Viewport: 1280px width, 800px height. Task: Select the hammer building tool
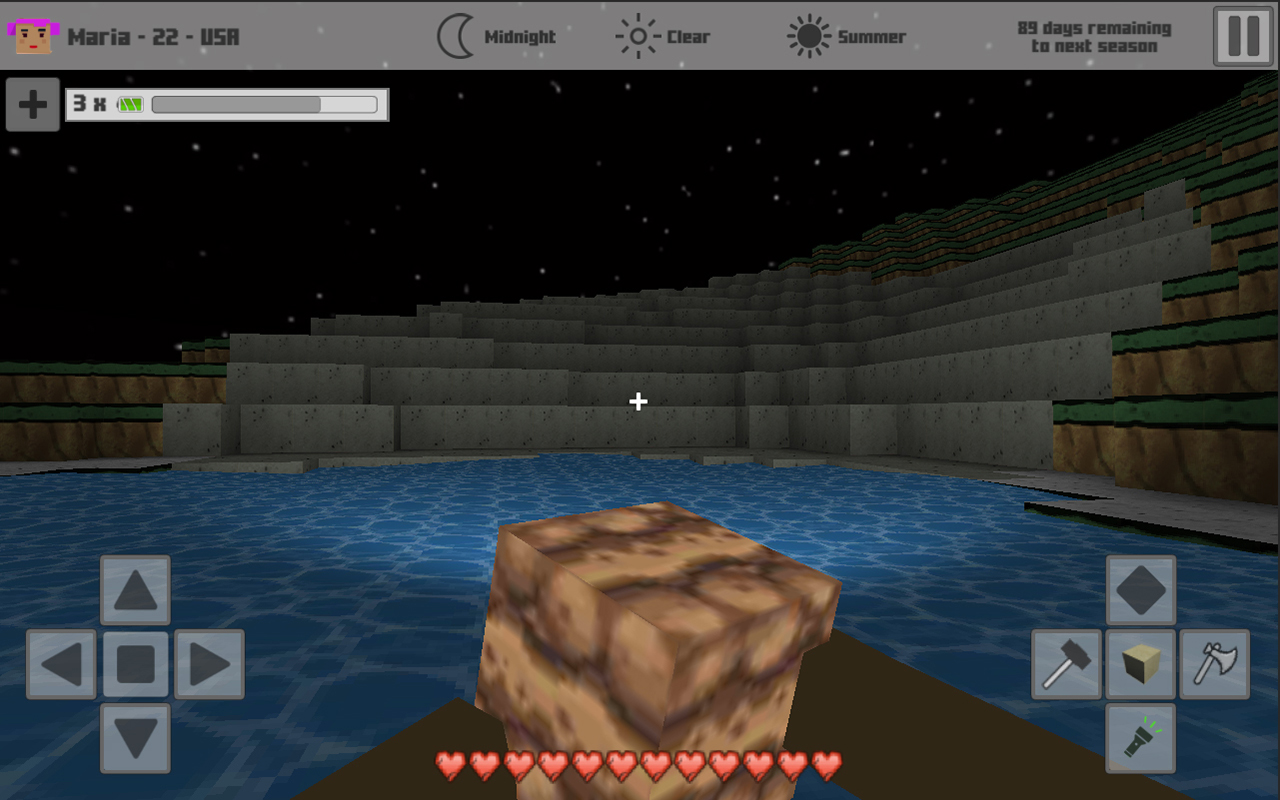pyautogui.click(x=1066, y=664)
